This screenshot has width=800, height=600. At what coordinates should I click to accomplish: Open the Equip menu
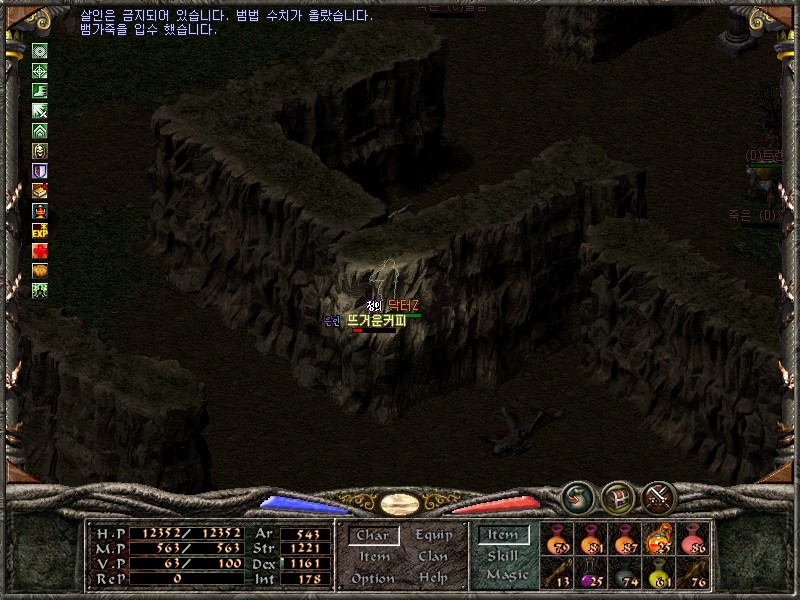434,536
